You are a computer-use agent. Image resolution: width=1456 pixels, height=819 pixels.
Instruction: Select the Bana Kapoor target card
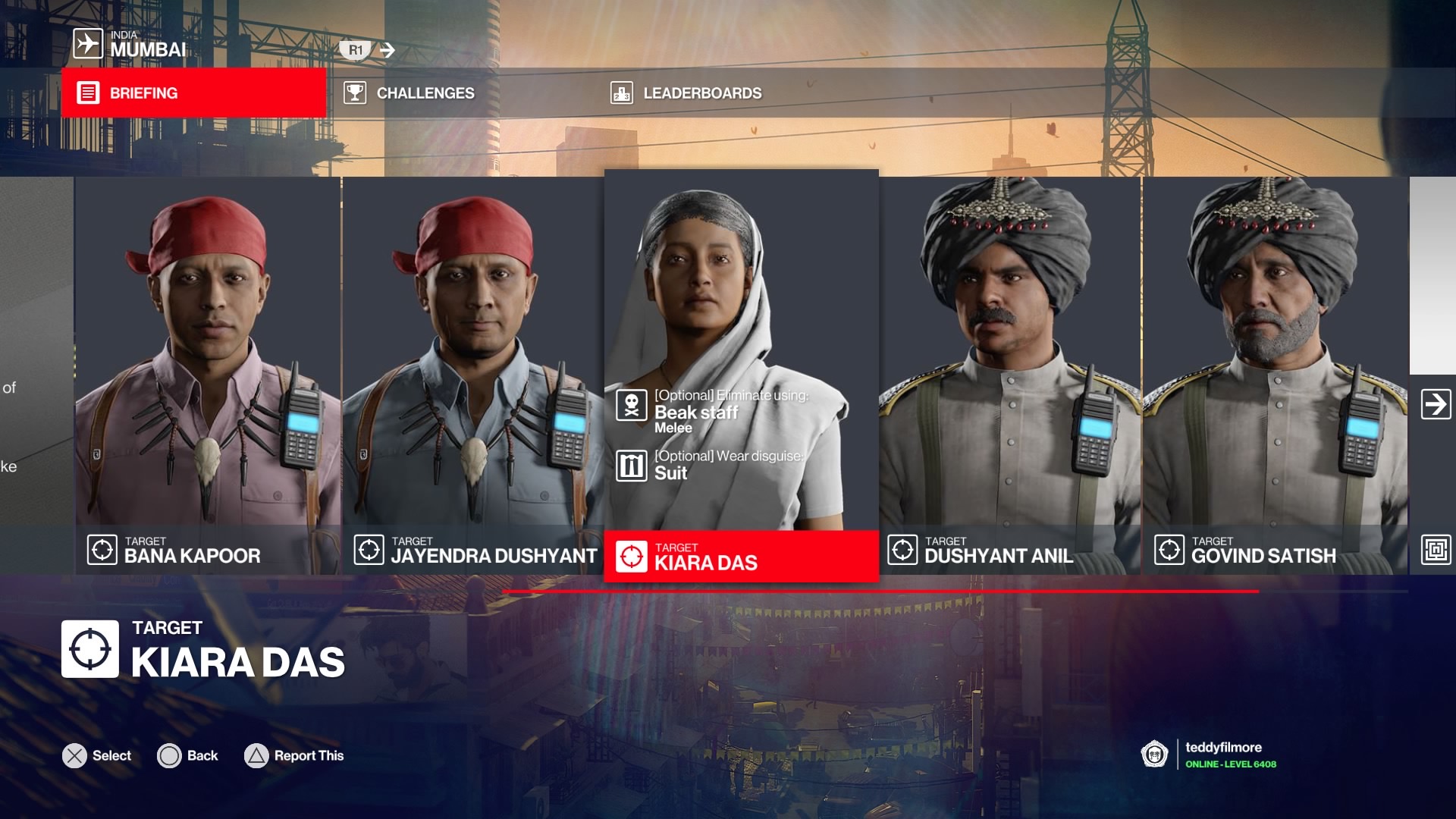[208, 375]
